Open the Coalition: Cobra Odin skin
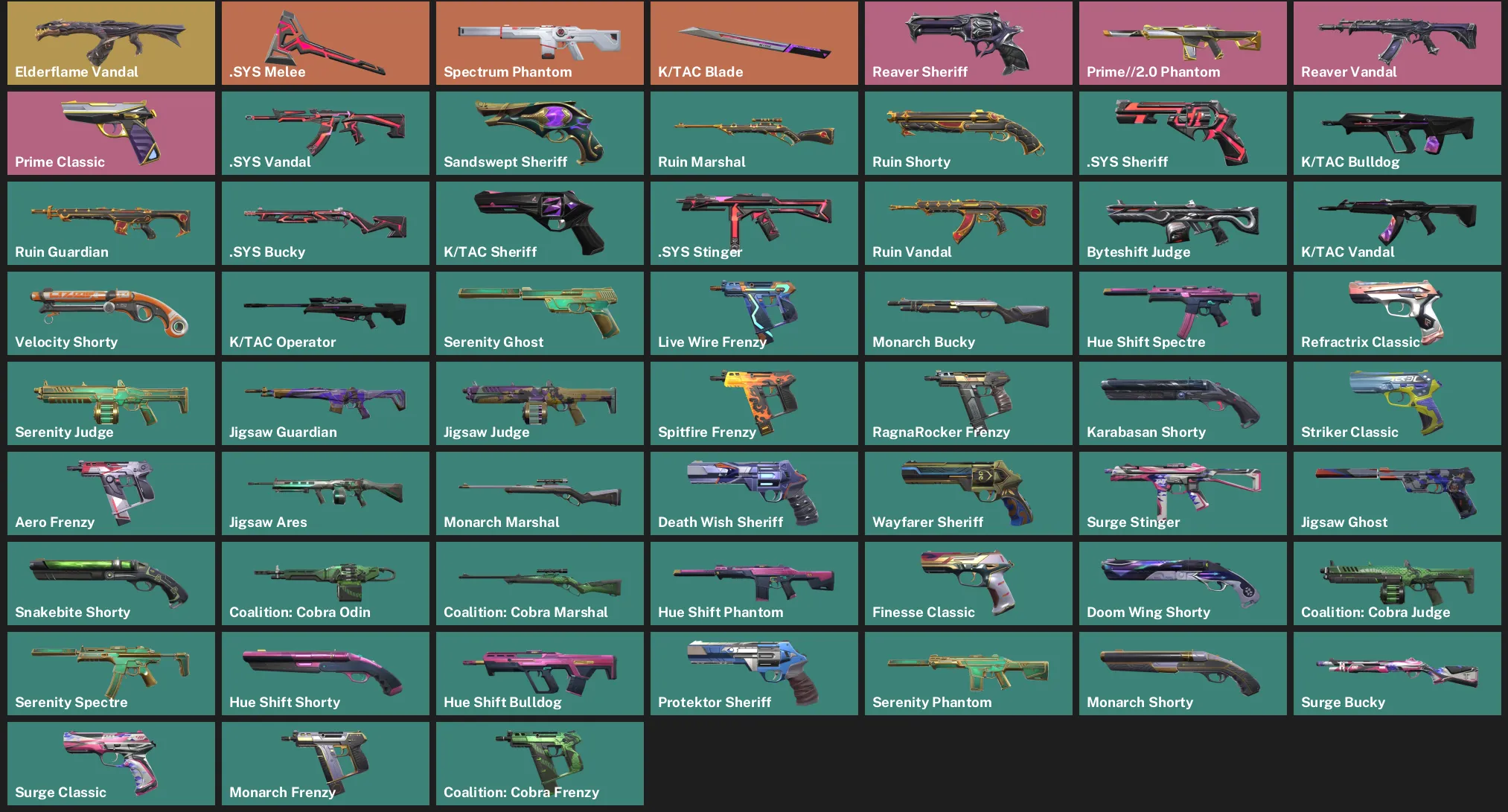The height and width of the screenshot is (812, 1508). click(325, 583)
